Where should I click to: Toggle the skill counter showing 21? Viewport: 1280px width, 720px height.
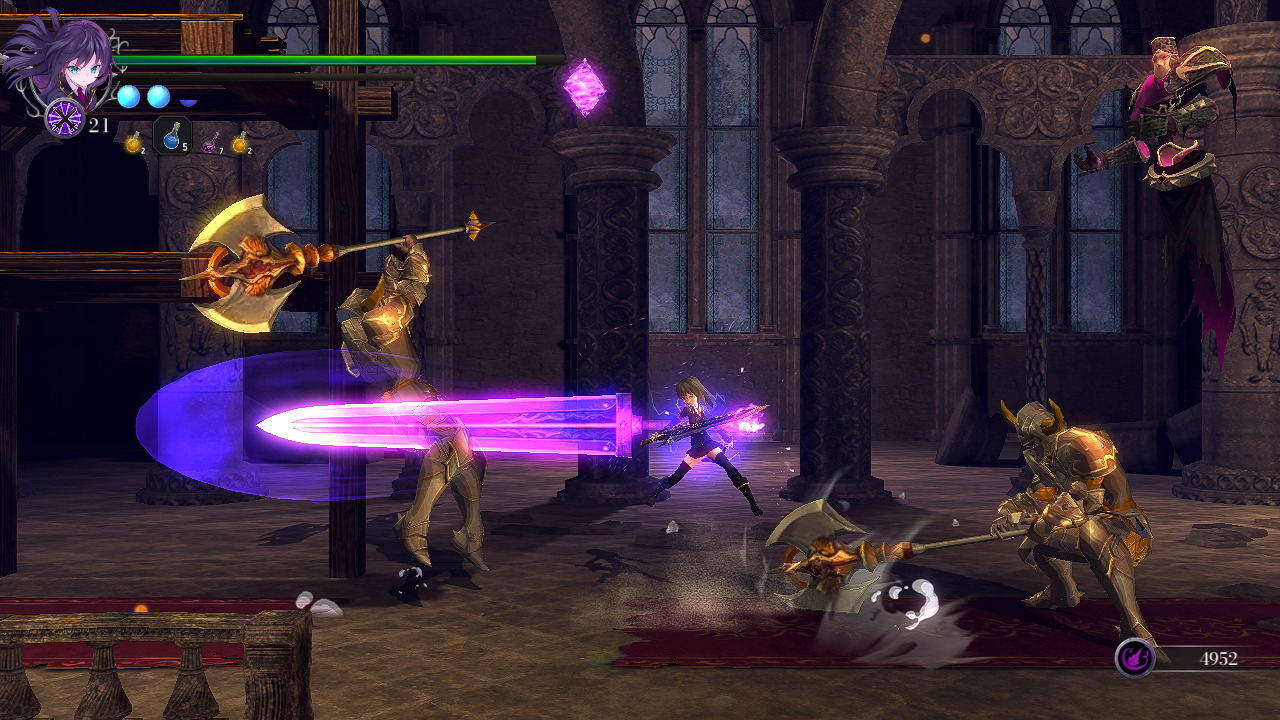coord(98,124)
